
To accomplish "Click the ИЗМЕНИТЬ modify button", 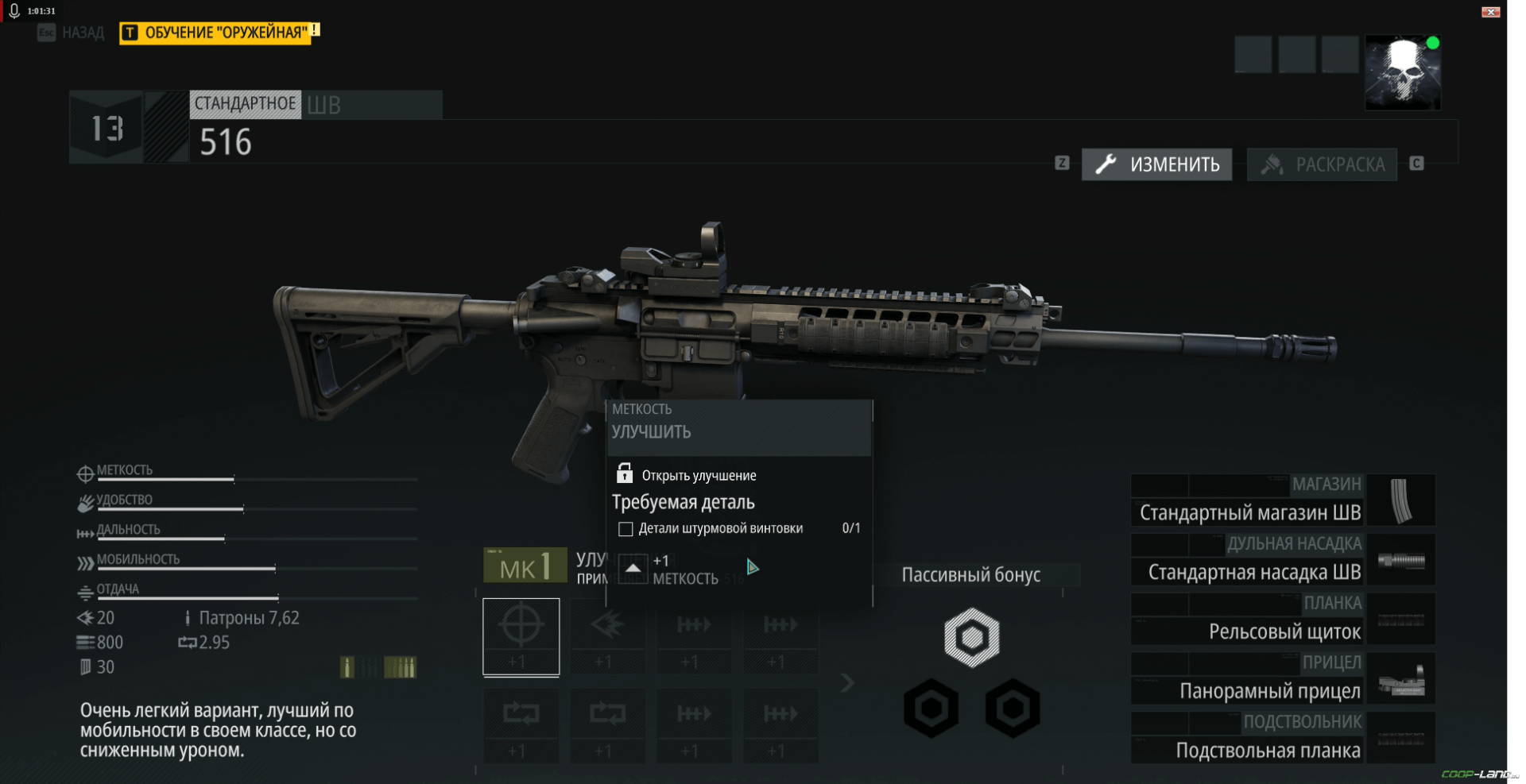I will 1157,164.
